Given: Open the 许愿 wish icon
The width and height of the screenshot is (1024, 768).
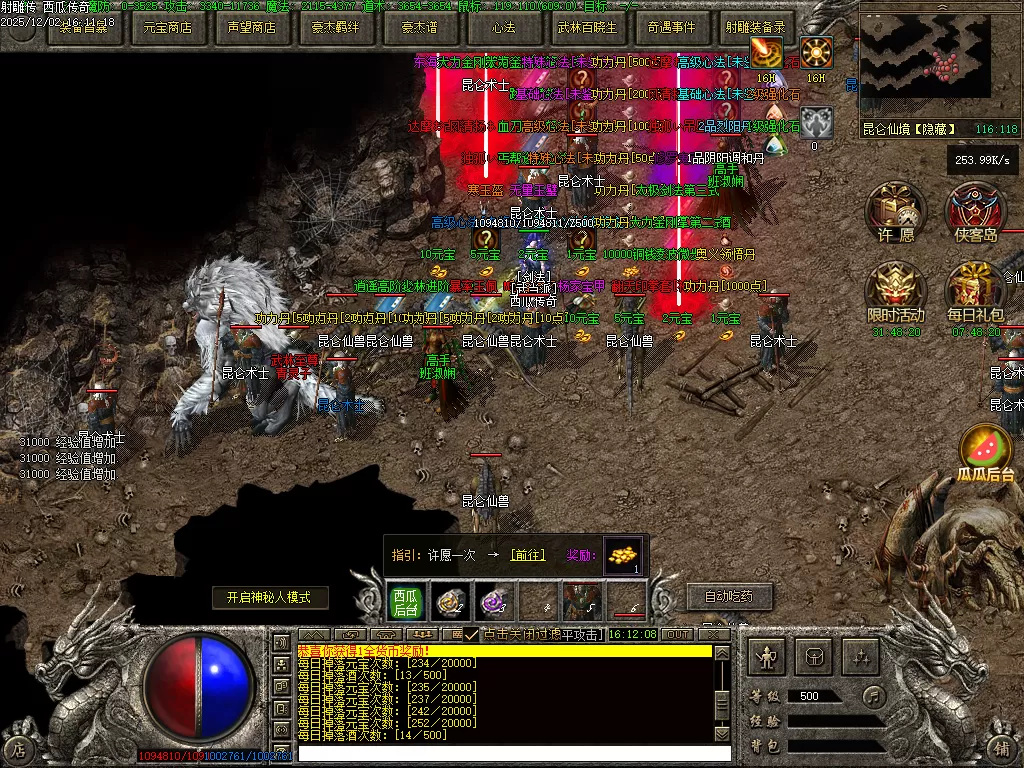Looking at the screenshot, I should [x=896, y=212].
